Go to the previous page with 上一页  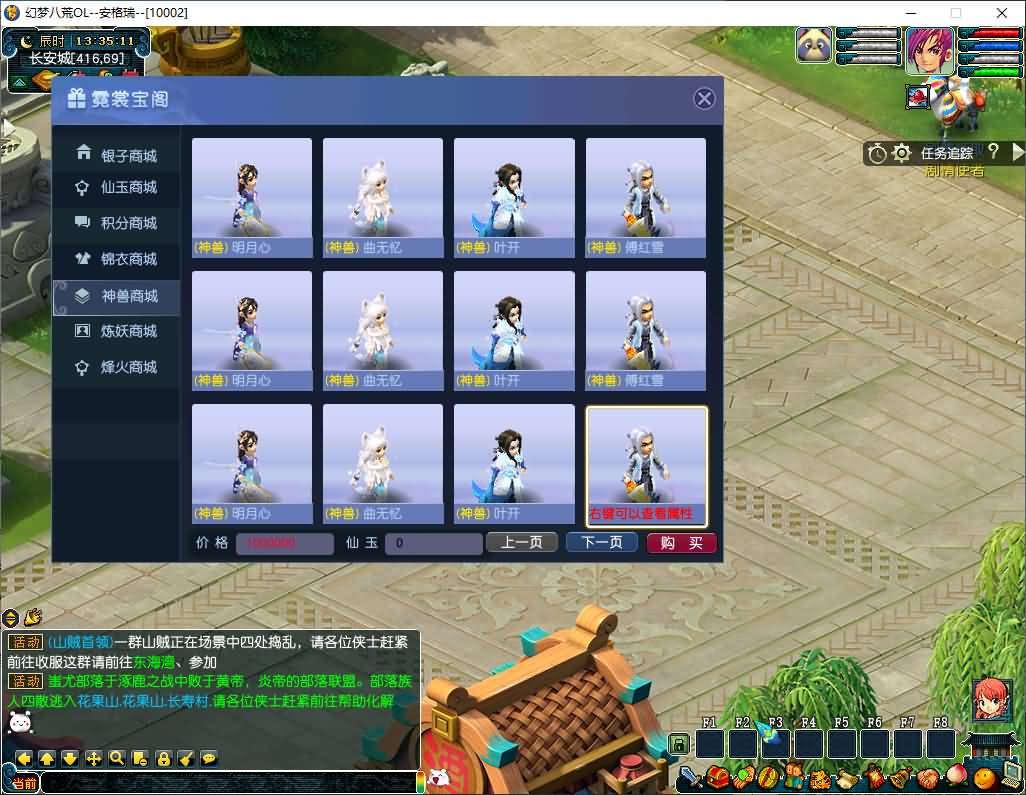[521, 542]
